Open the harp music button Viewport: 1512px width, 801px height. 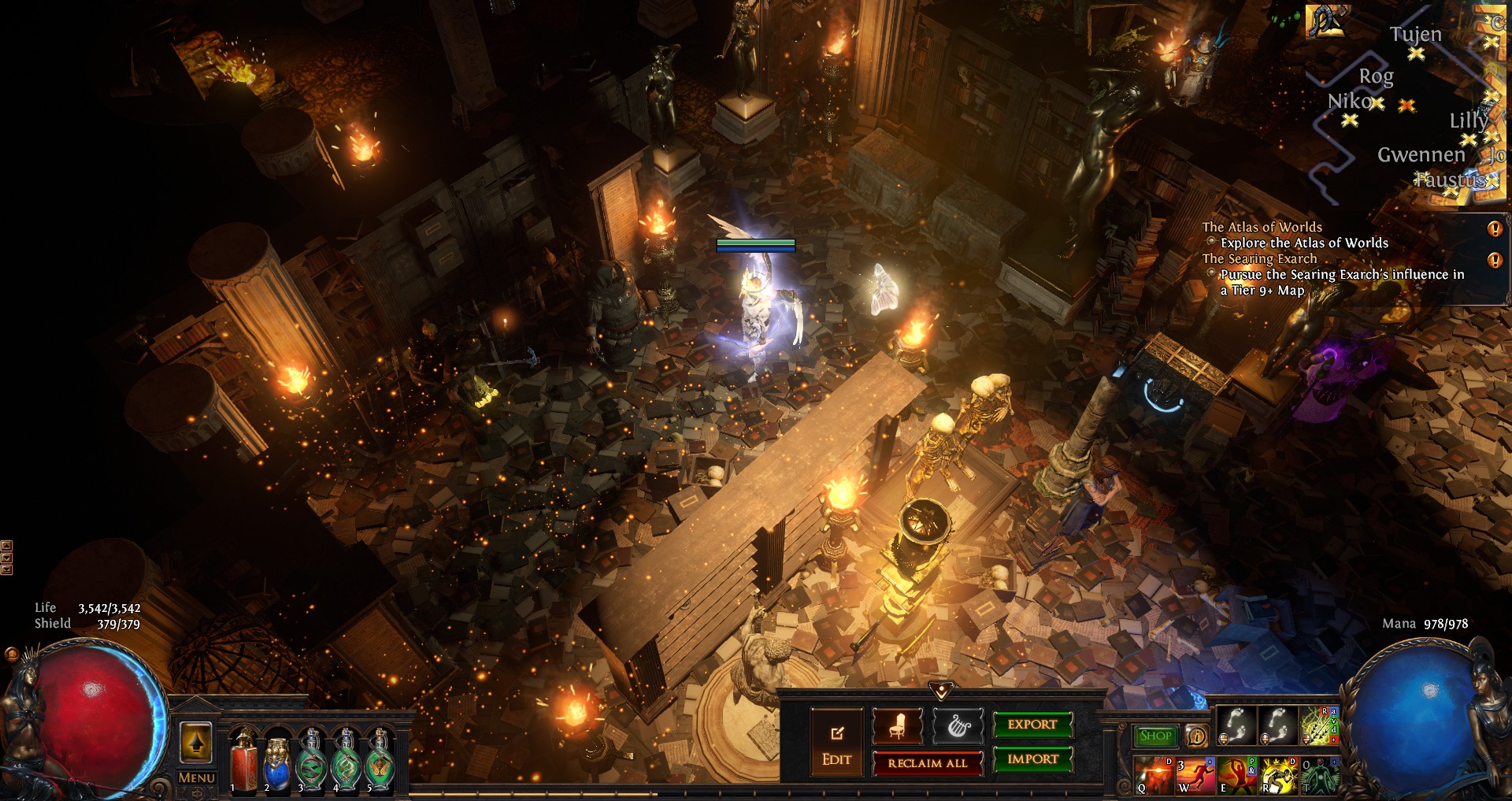(x=958, y=725)
